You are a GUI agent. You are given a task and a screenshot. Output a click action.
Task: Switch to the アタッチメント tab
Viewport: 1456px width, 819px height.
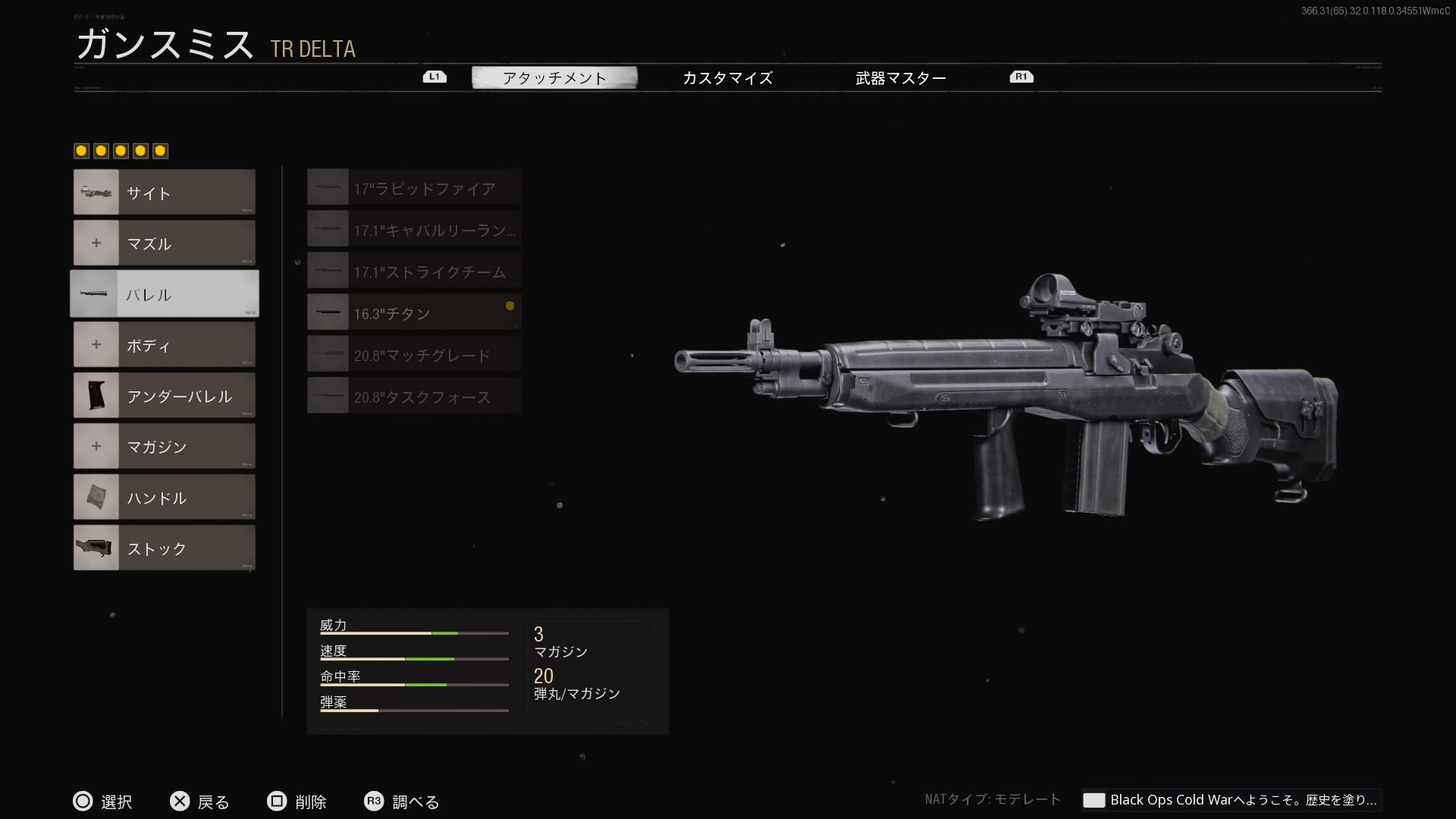(554, 77)
